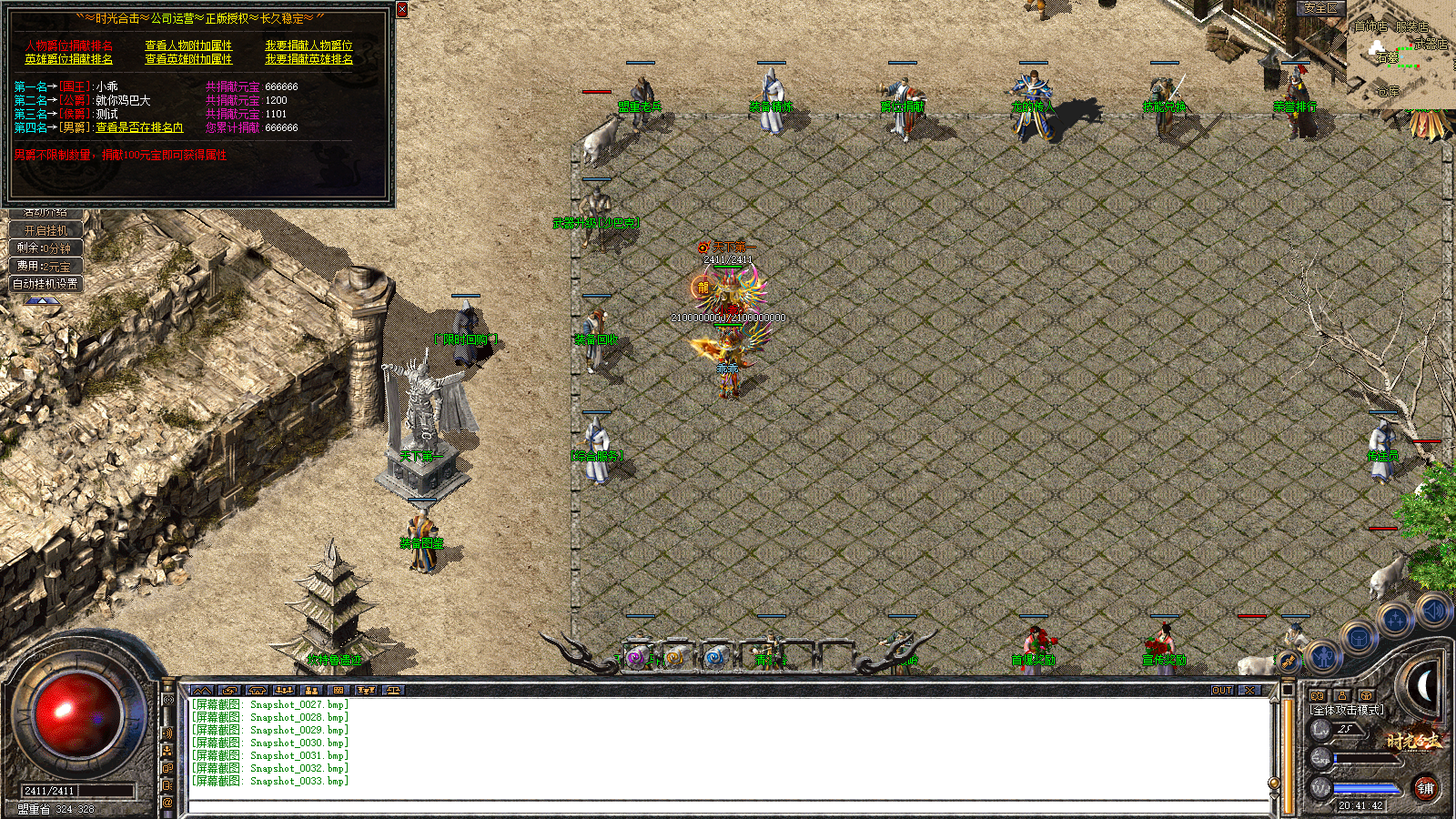Close the donation ranking panel
This screenshot has height=819, width=1456.
tap(402, 10)
